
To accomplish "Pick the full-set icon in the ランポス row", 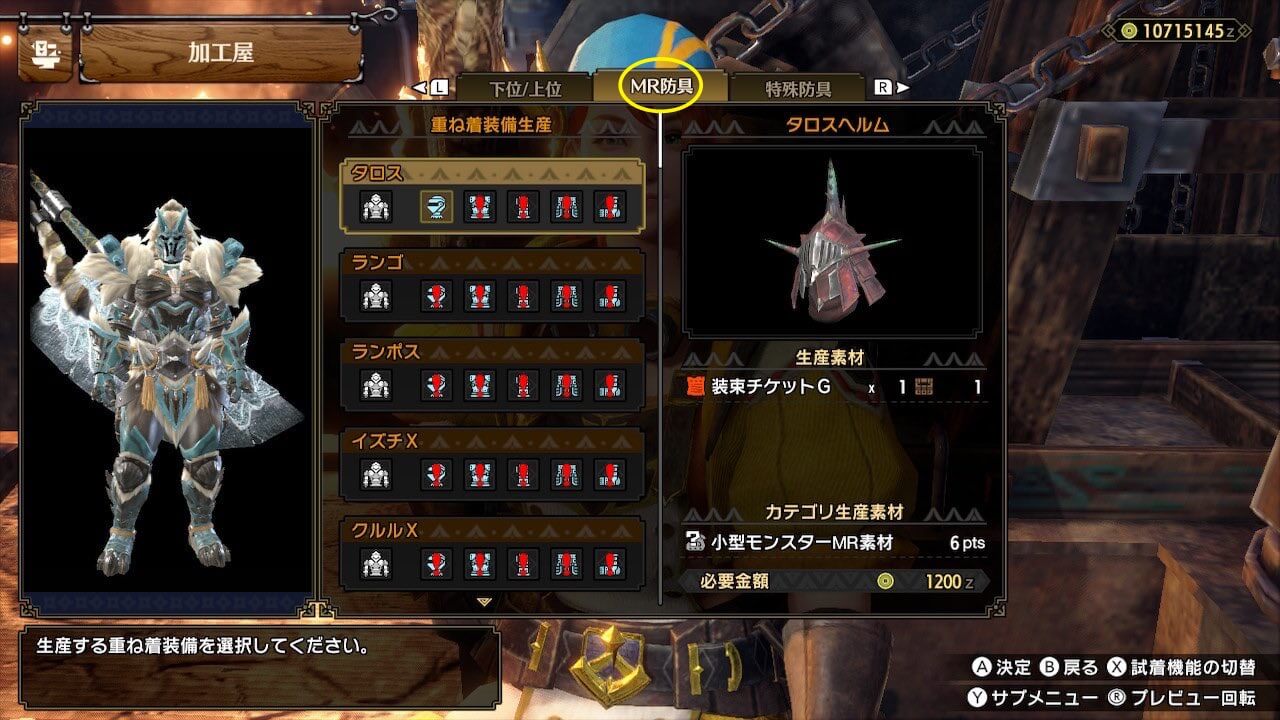I will click(x=376, y=385).
